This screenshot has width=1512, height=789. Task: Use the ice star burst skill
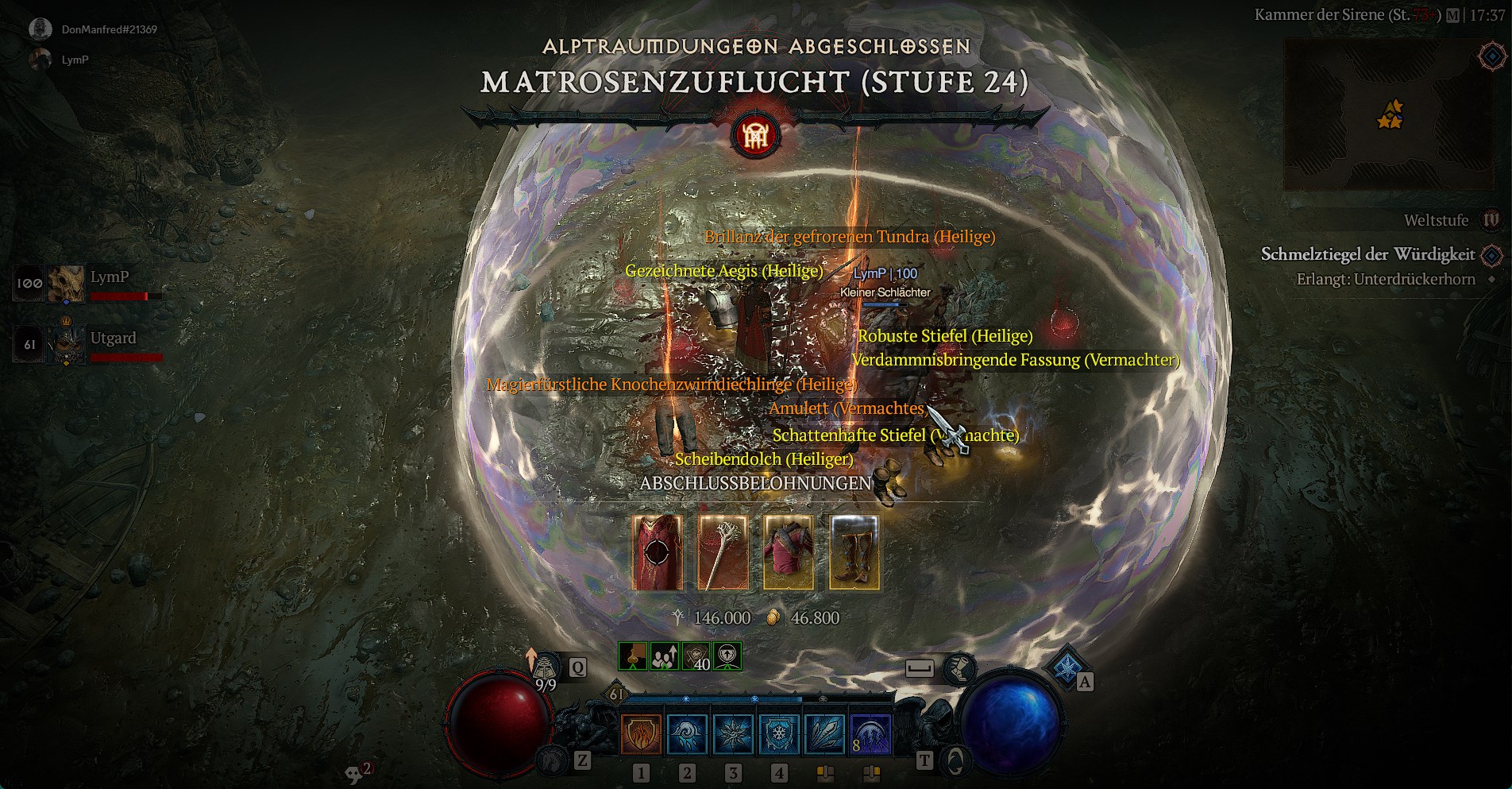(x=733, y=733)
